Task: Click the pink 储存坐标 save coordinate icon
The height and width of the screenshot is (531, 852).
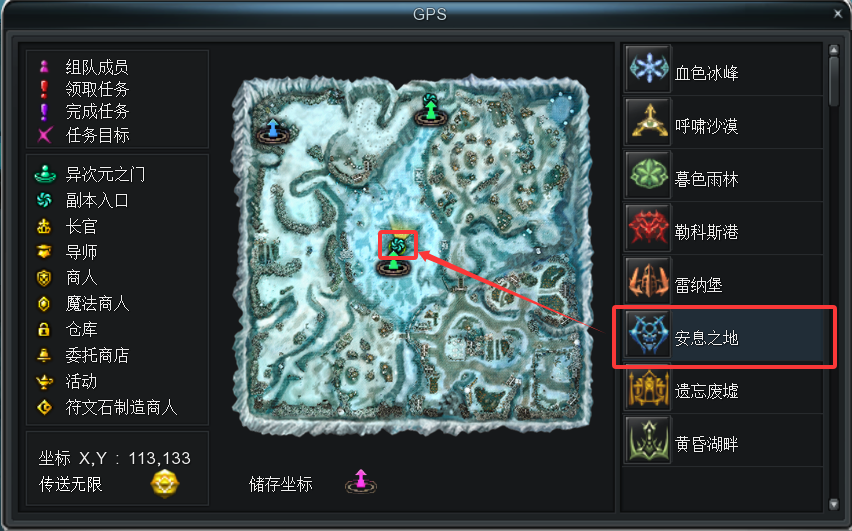Action: click(x=361, y=482)
